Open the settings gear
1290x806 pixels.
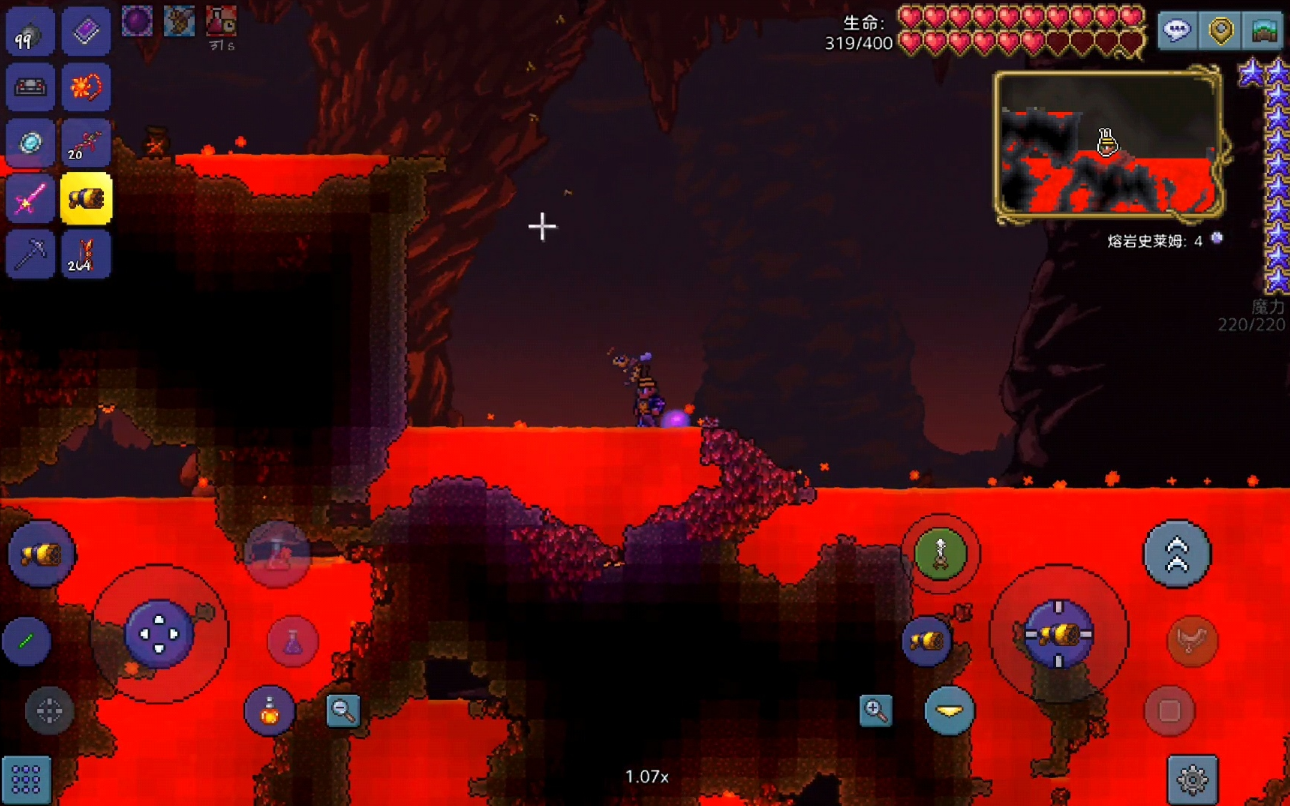[1192, 779]
